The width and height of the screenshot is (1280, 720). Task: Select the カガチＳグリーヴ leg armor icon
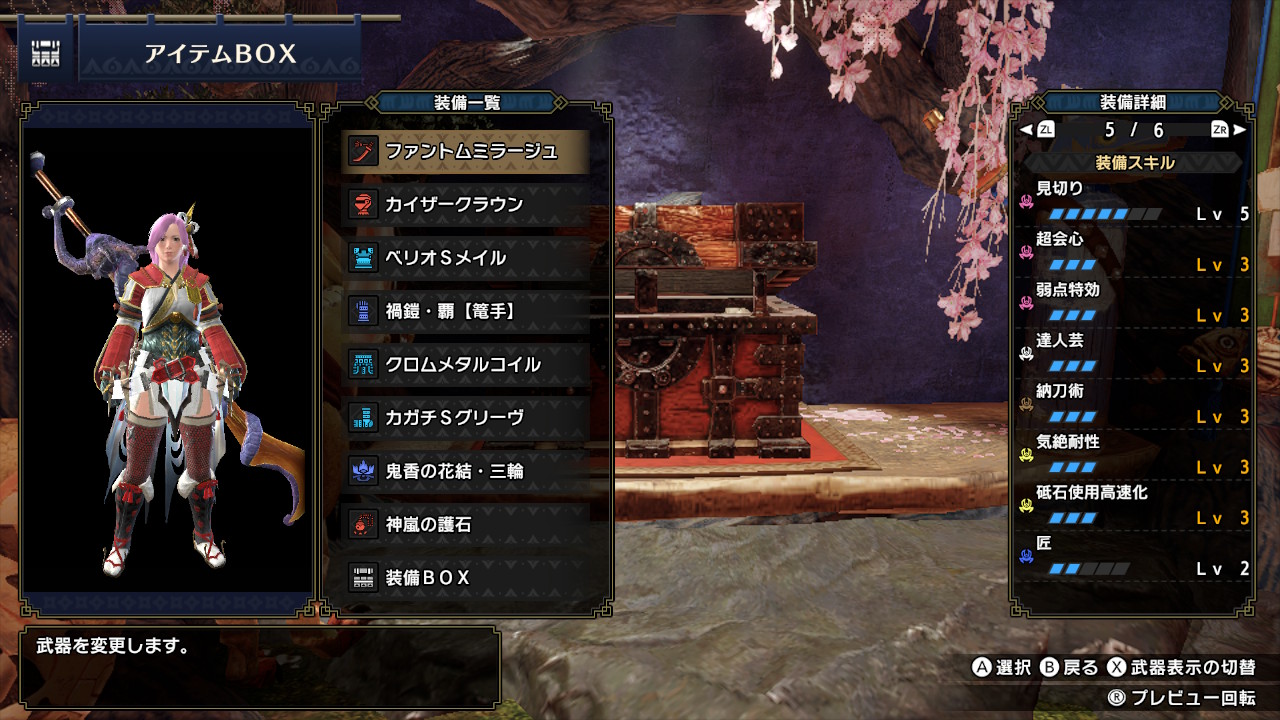pos(362,418)
